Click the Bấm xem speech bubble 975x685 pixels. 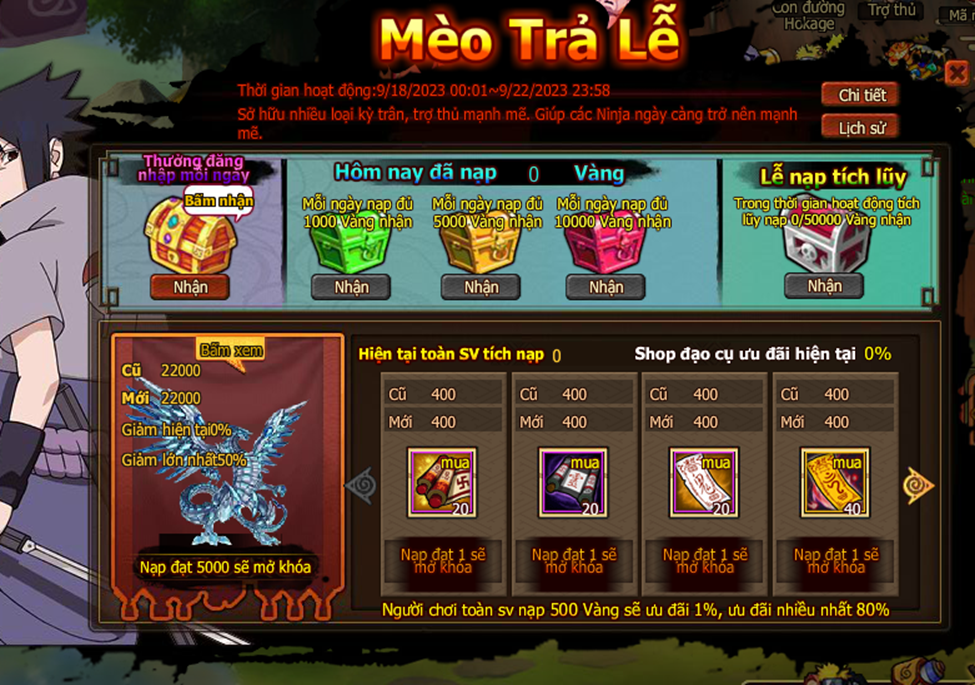pos(230,351)
